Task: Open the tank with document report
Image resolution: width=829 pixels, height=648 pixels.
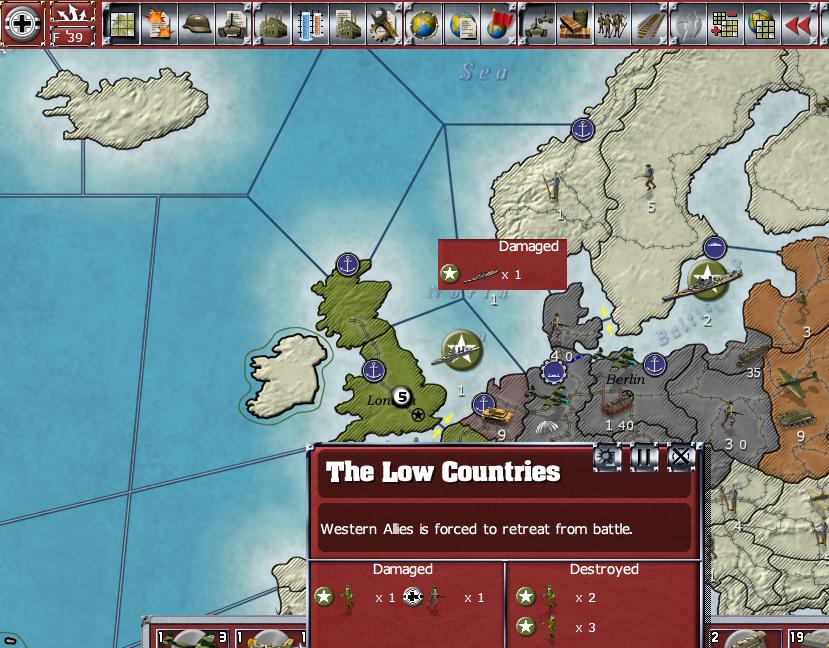Action: click(233, 21)
